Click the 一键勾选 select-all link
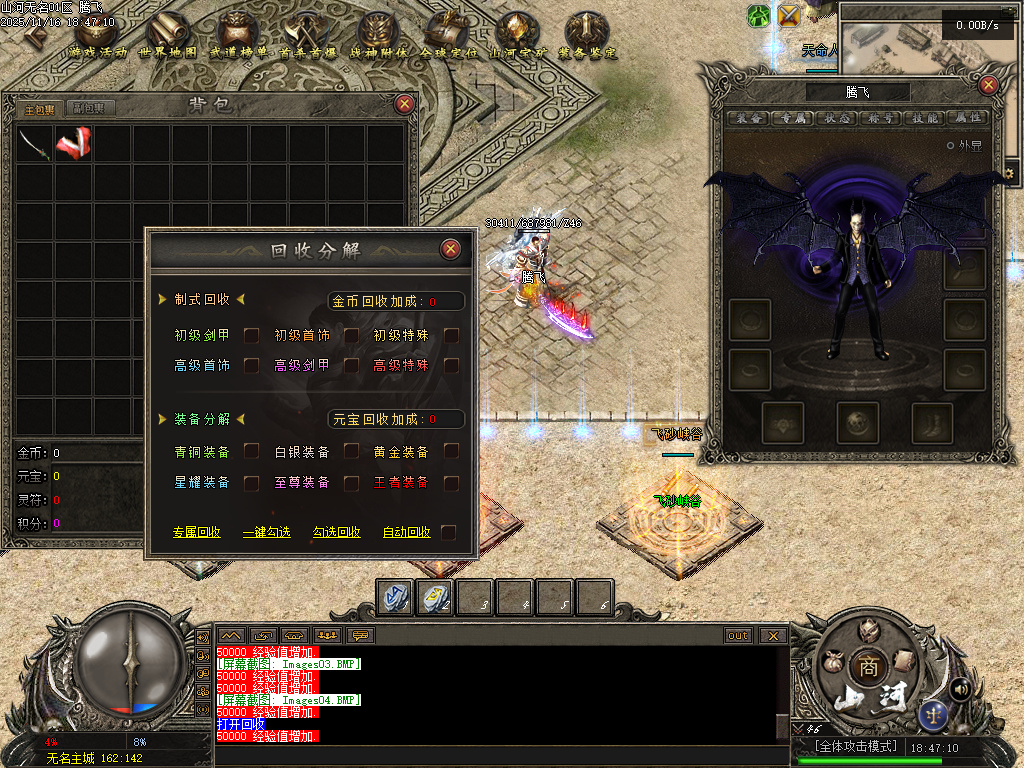Screen dimensions: 1024x768 266,532
